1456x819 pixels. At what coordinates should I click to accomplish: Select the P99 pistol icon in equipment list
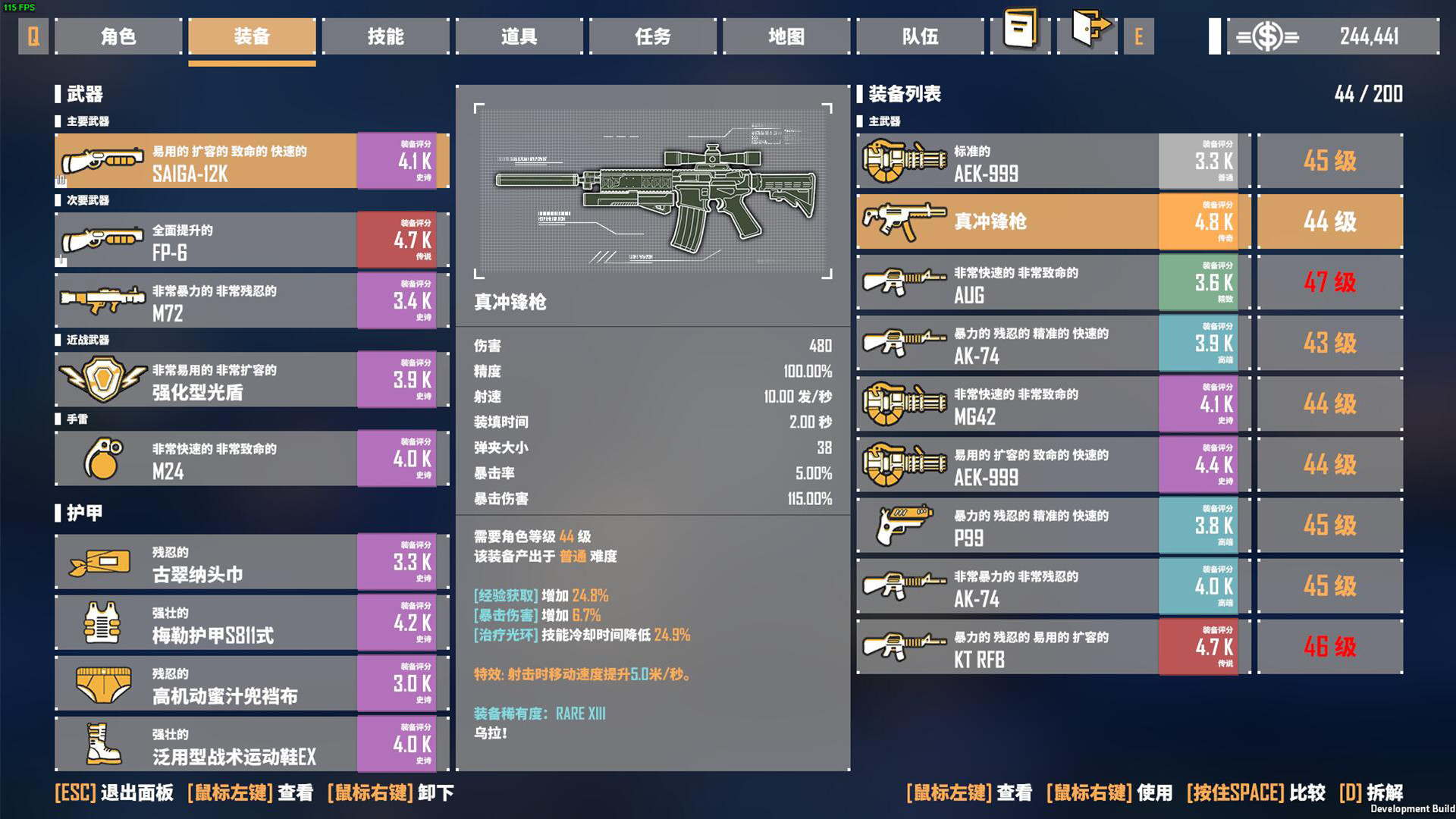[x=902, y=526]
